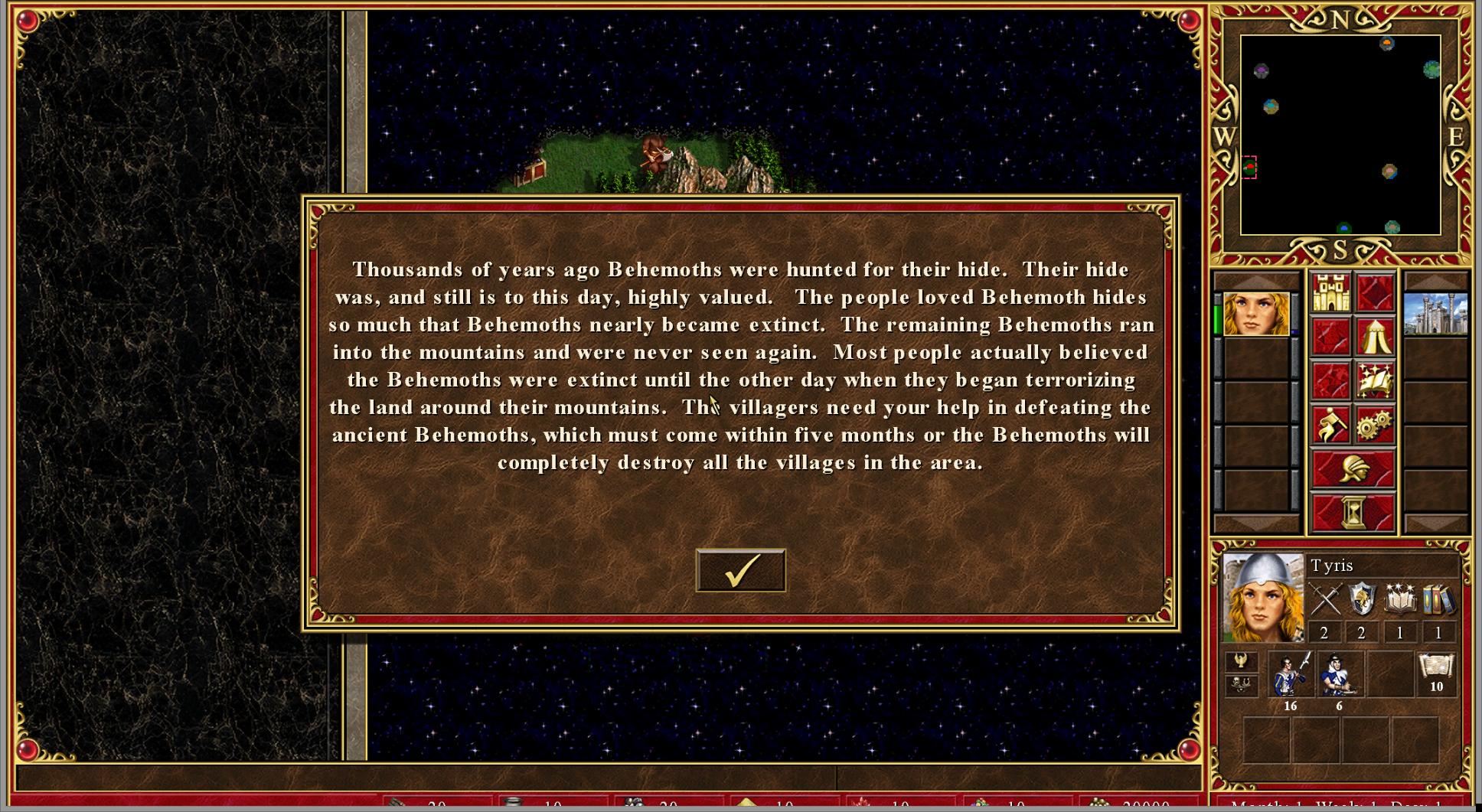Click the luck horseshoe icon

[x=1241, y=684]
